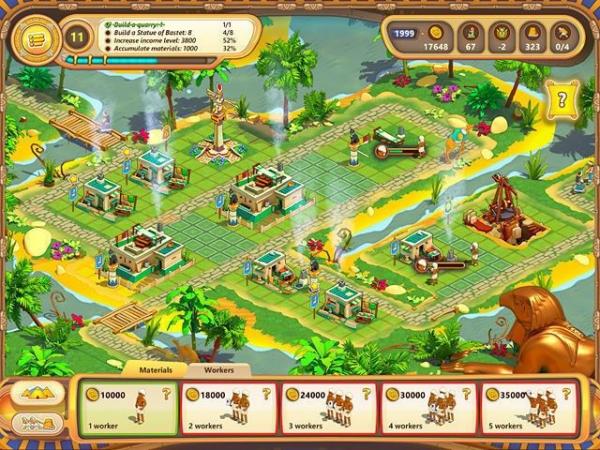Open the yellow question mark help scroll

point(563,100)
